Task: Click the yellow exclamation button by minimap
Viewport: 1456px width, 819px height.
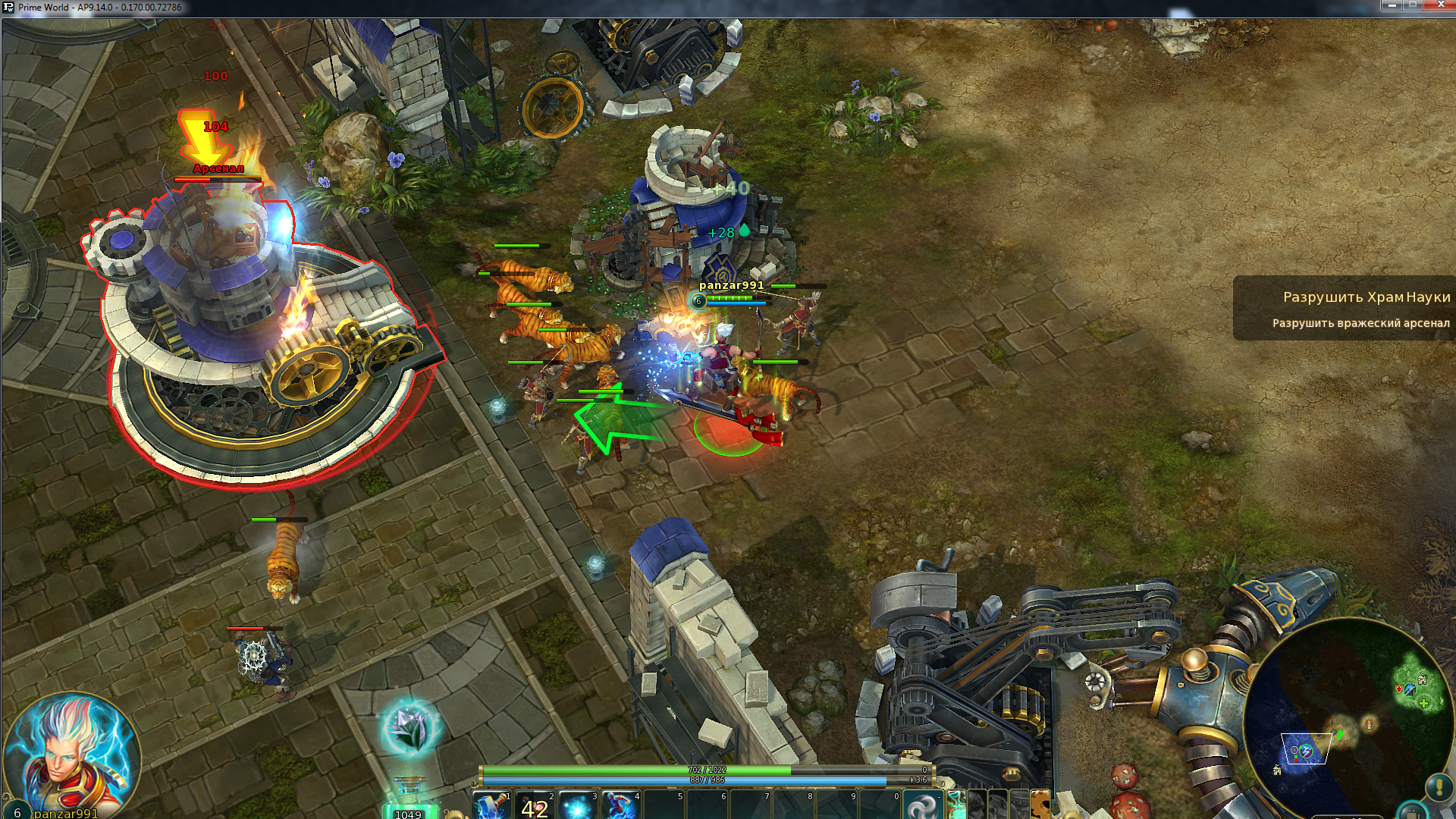Action: click(1439, 786)
